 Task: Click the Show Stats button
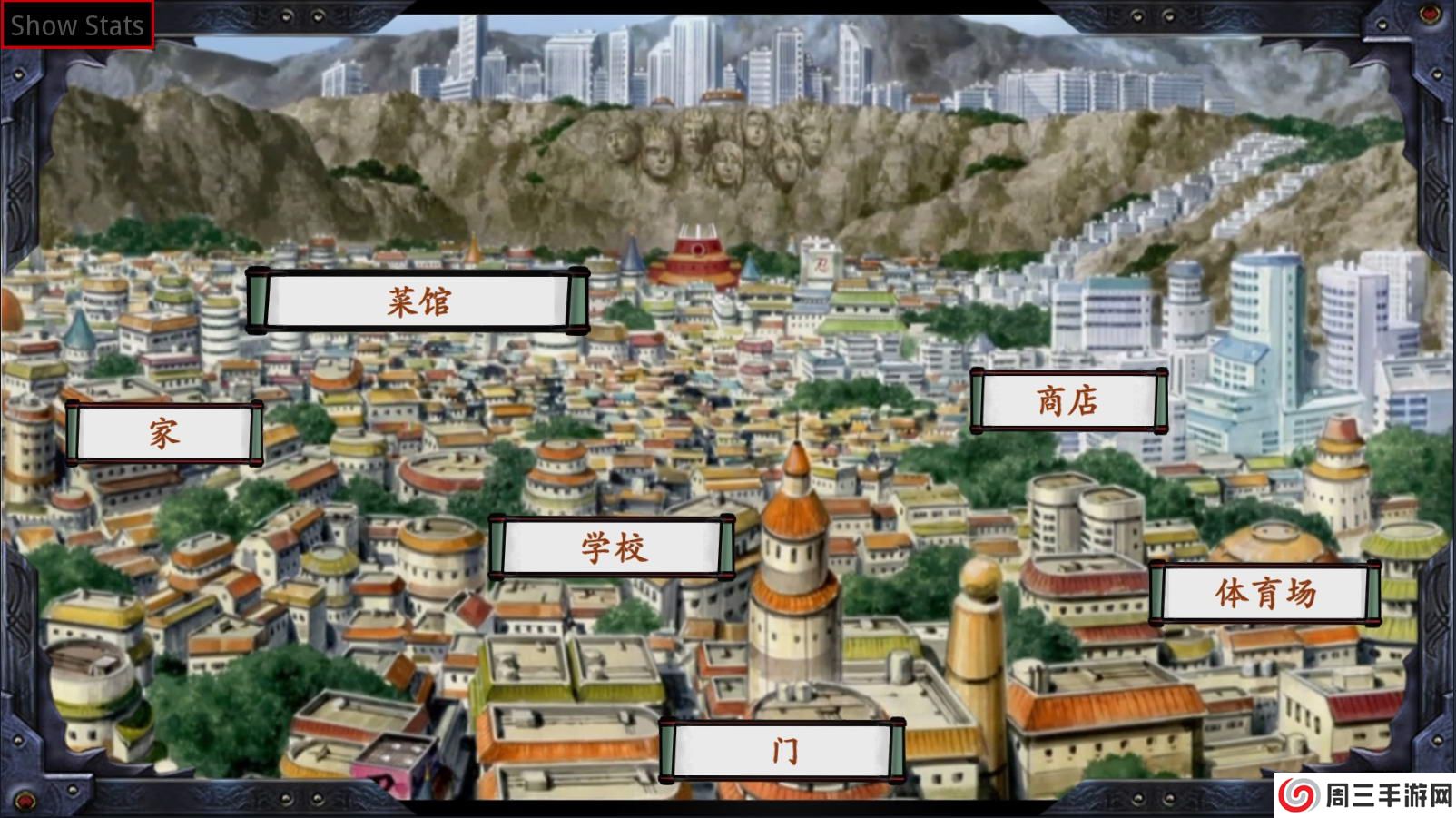[77, 25]
